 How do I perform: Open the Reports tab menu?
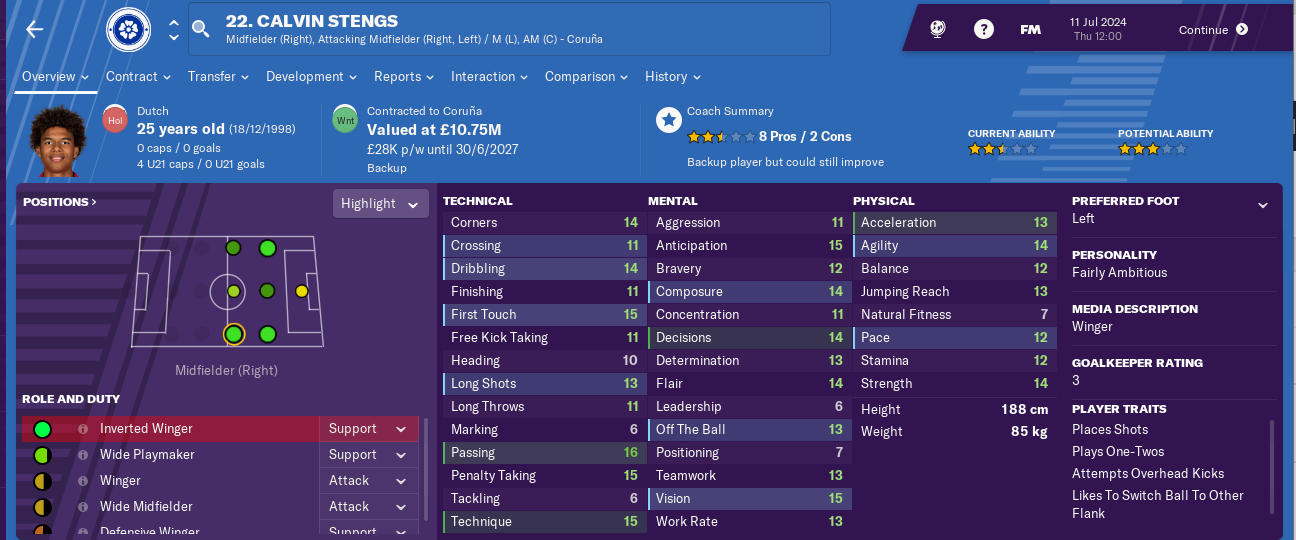[x=404, y=77]
